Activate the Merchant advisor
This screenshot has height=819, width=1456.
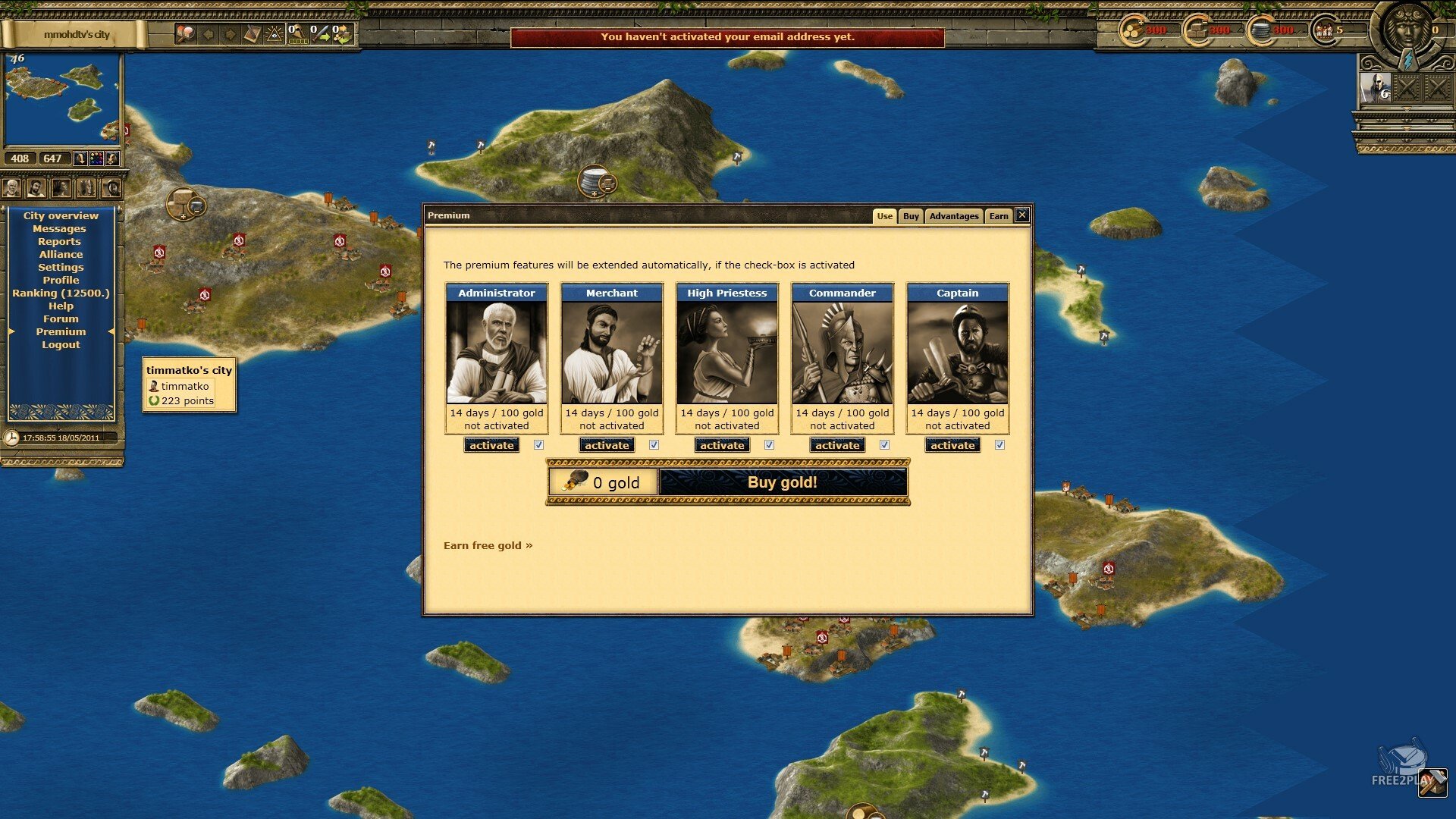coord(607,445)
